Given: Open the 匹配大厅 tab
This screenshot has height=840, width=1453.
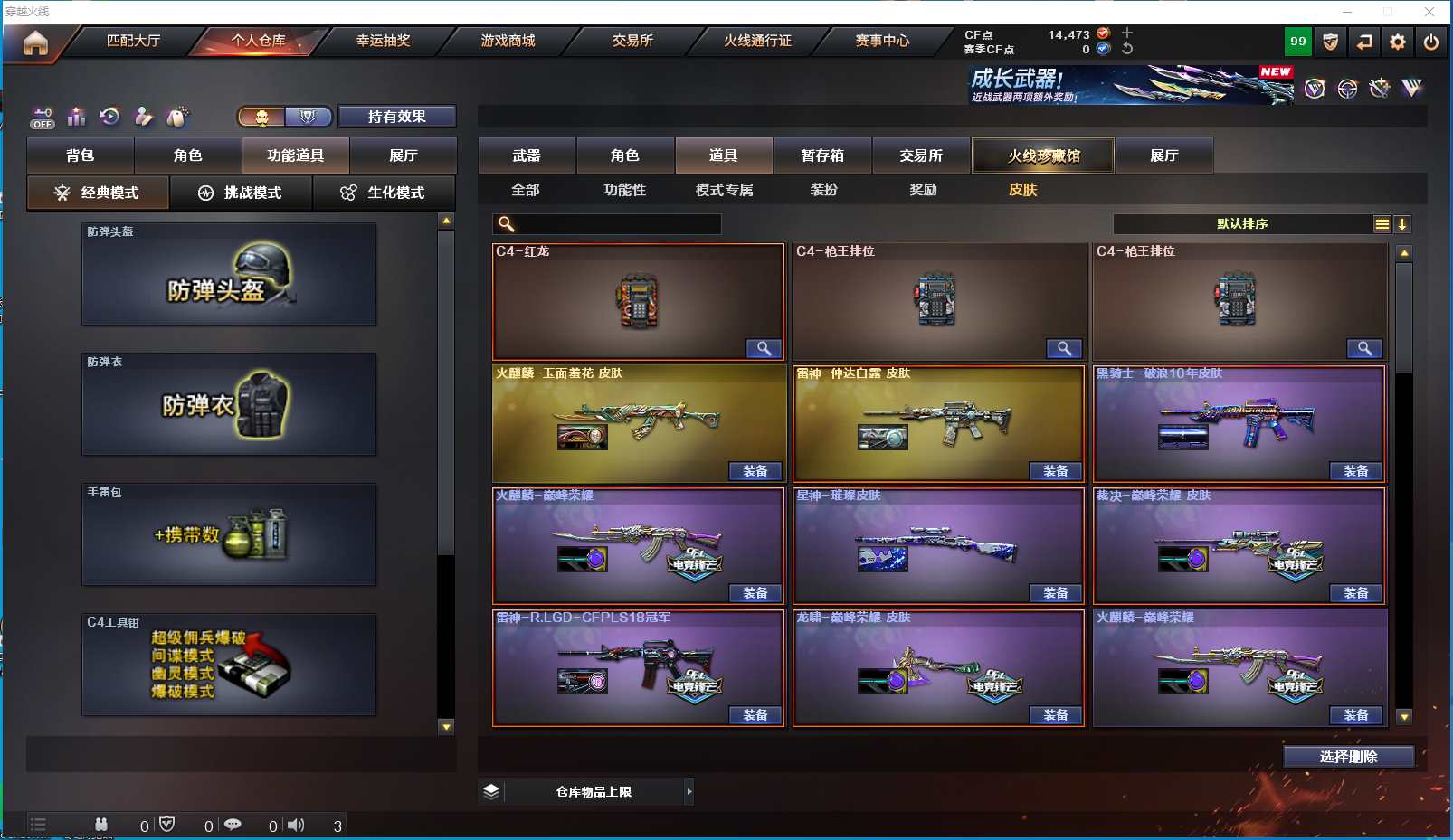Looking at the screenshot, I should pyautogui.click(x=133, y=41).
